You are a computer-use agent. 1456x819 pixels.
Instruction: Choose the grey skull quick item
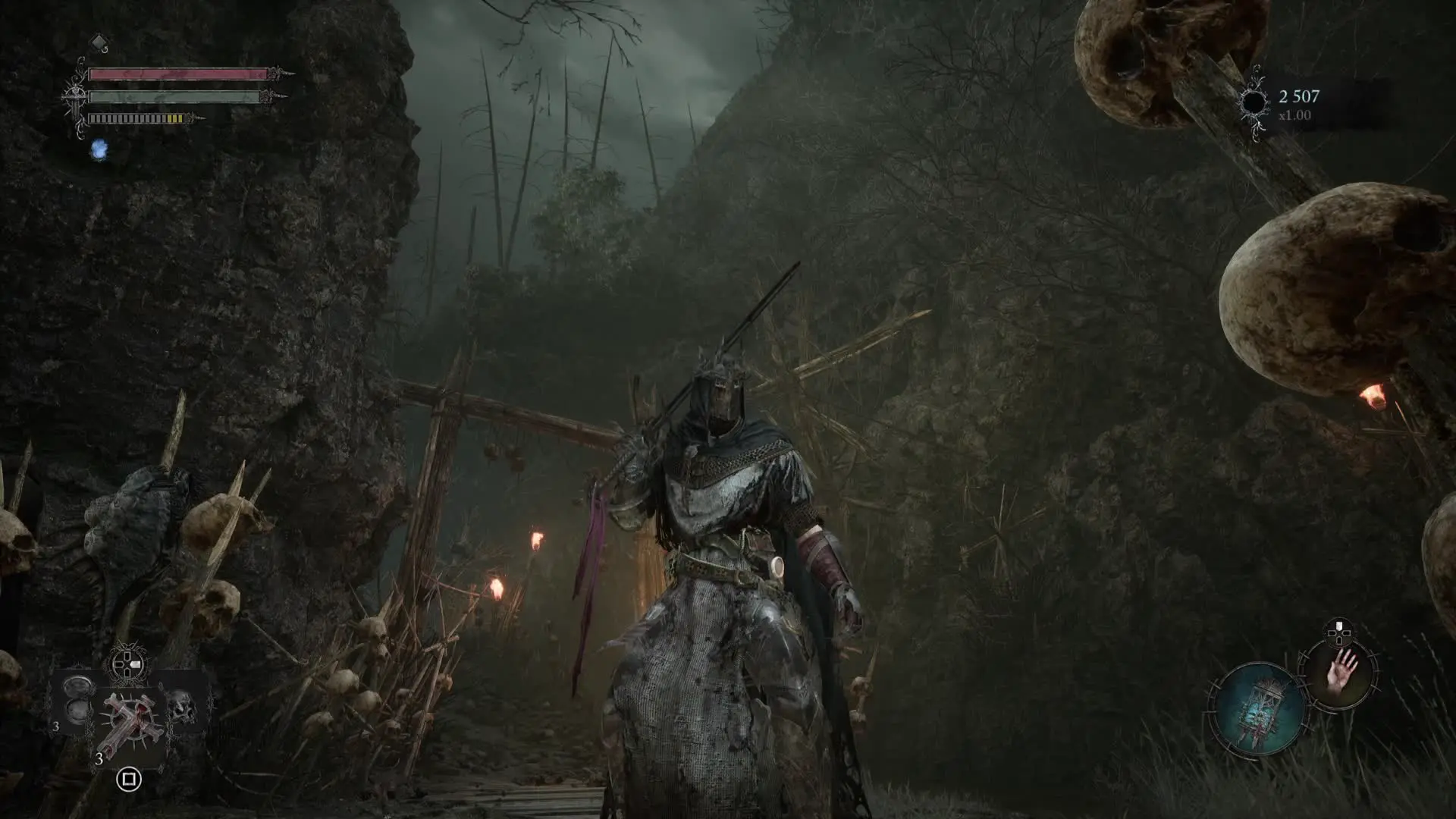(x=180, y=707)
